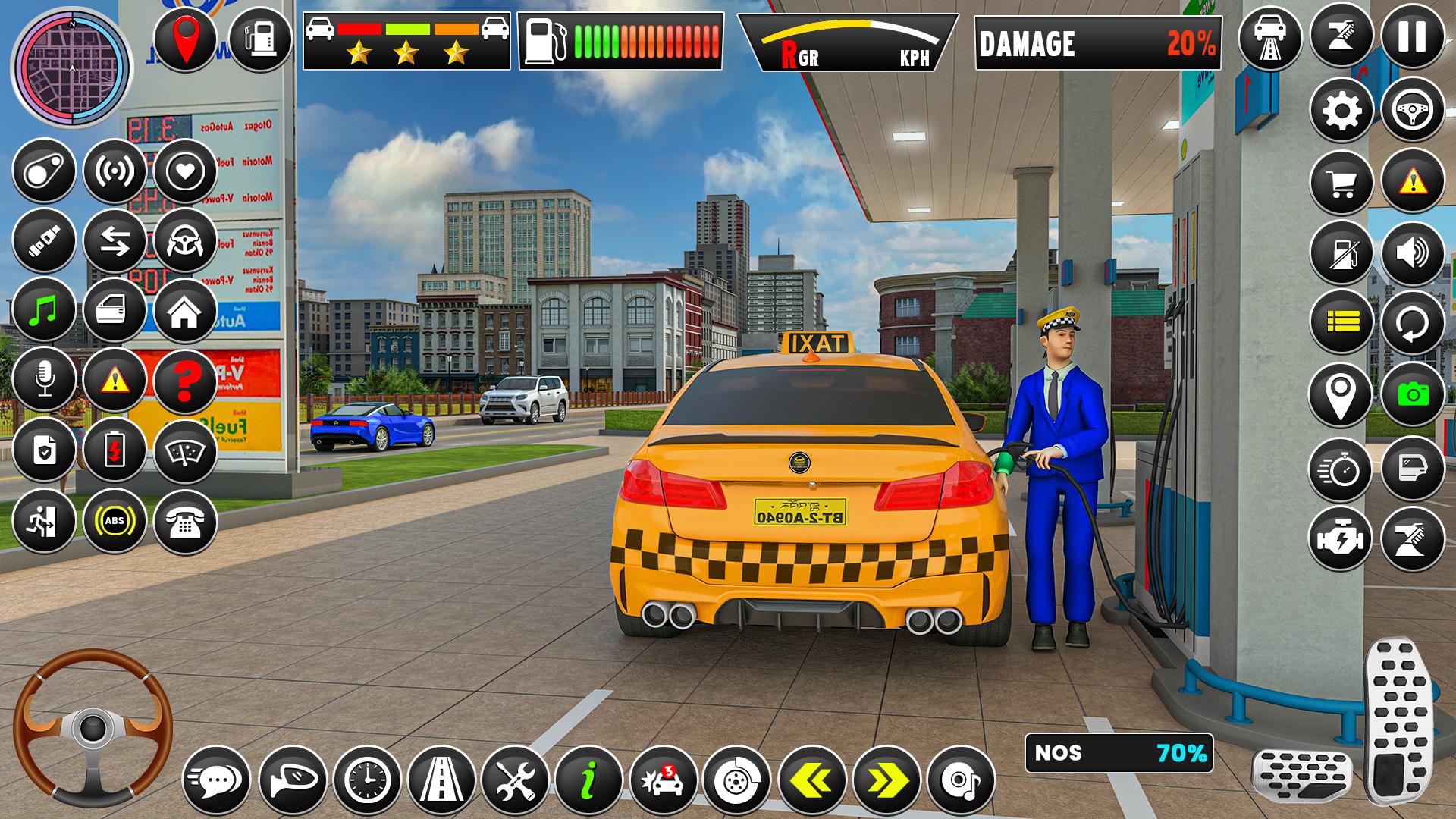Open the shopping cart store

pos(1341,183)
